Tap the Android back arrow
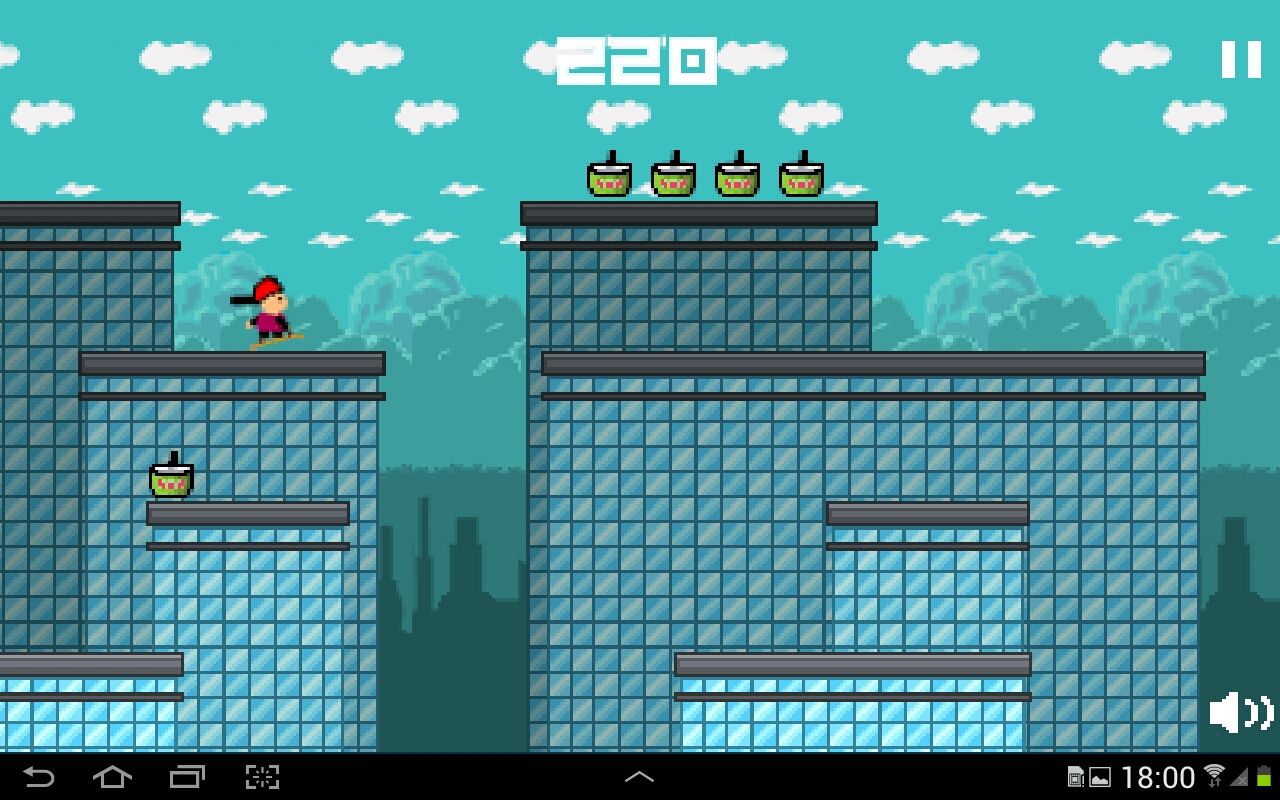This screenshot has height=800, width=1280. 38,777
